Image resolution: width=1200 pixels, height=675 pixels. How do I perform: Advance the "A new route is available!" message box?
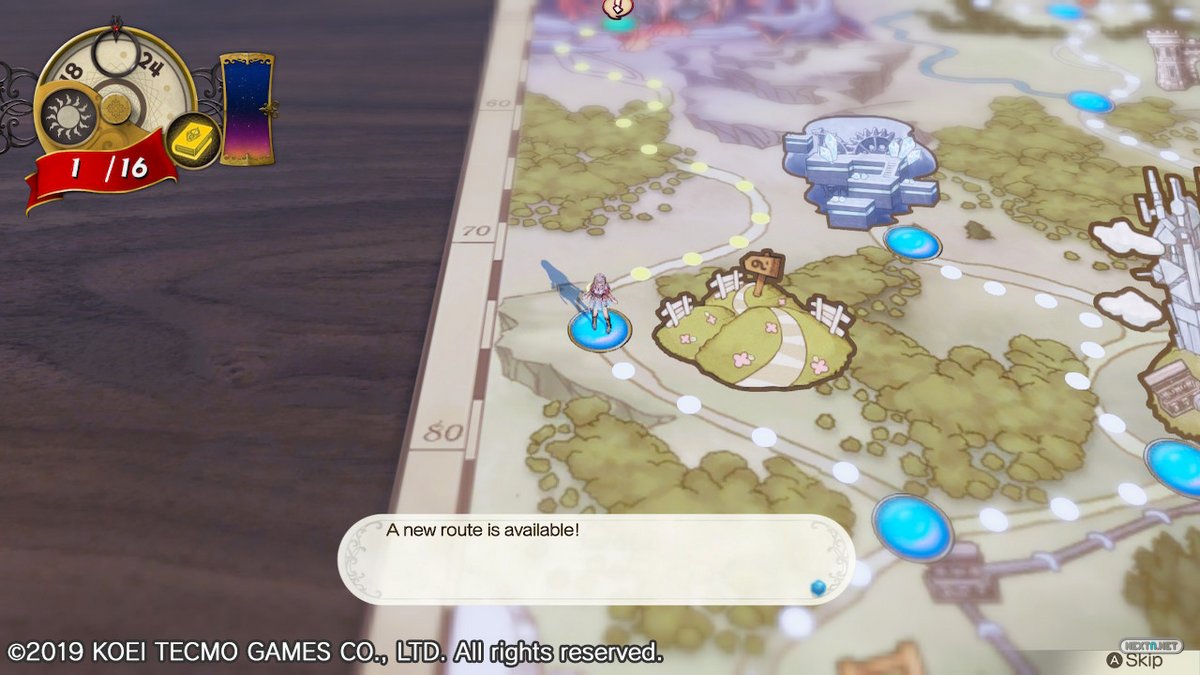coord(594,559)
